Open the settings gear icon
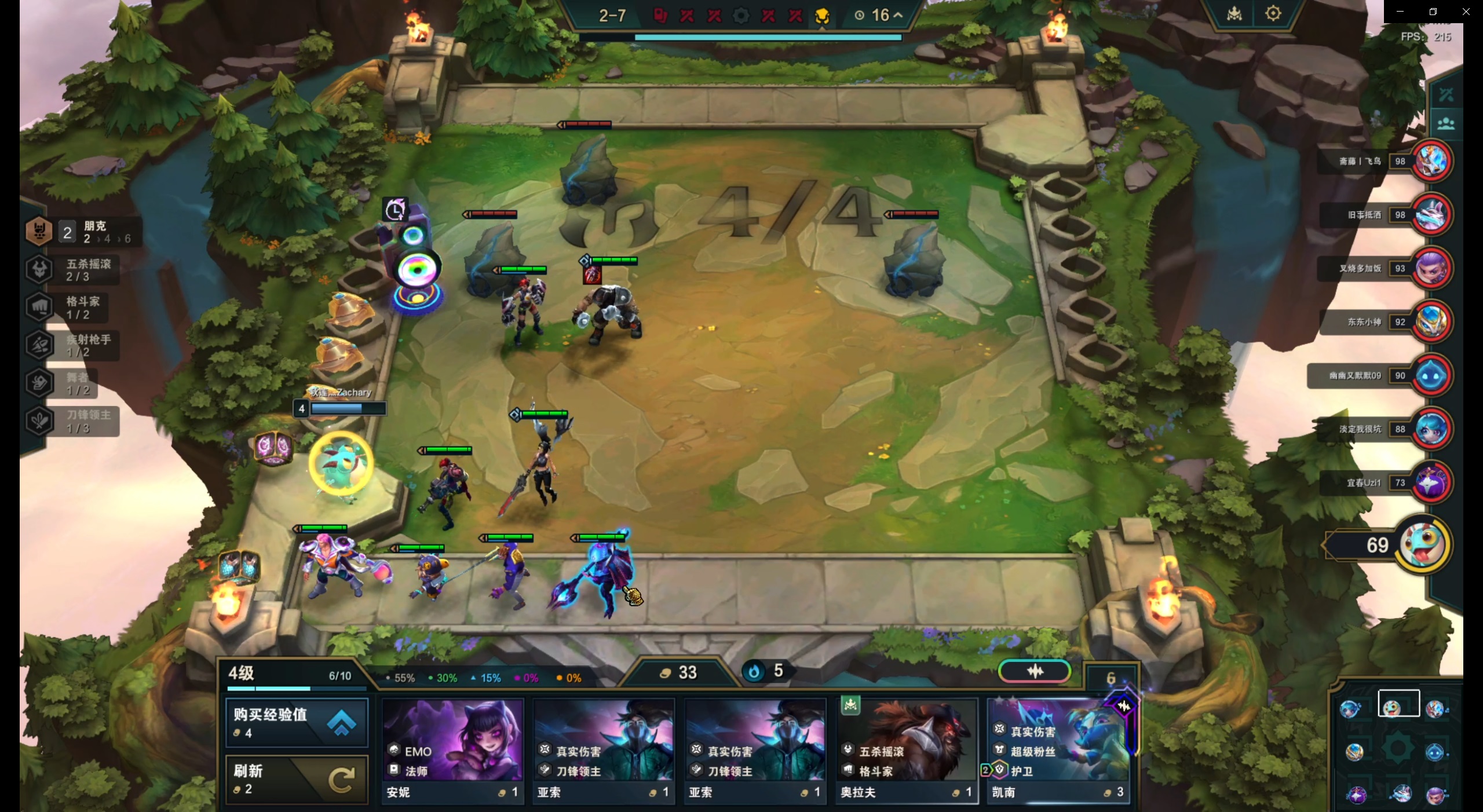 click(x=1273, y=13)
